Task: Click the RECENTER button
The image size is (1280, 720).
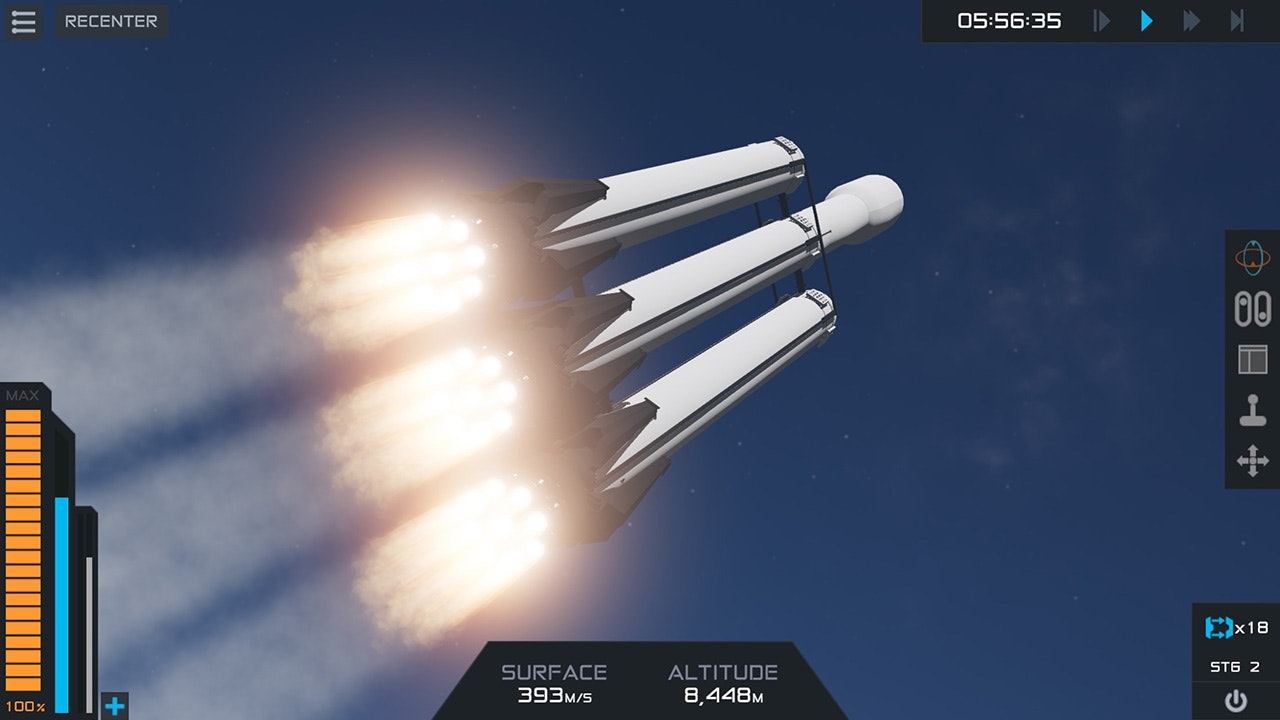Action: 111,21
